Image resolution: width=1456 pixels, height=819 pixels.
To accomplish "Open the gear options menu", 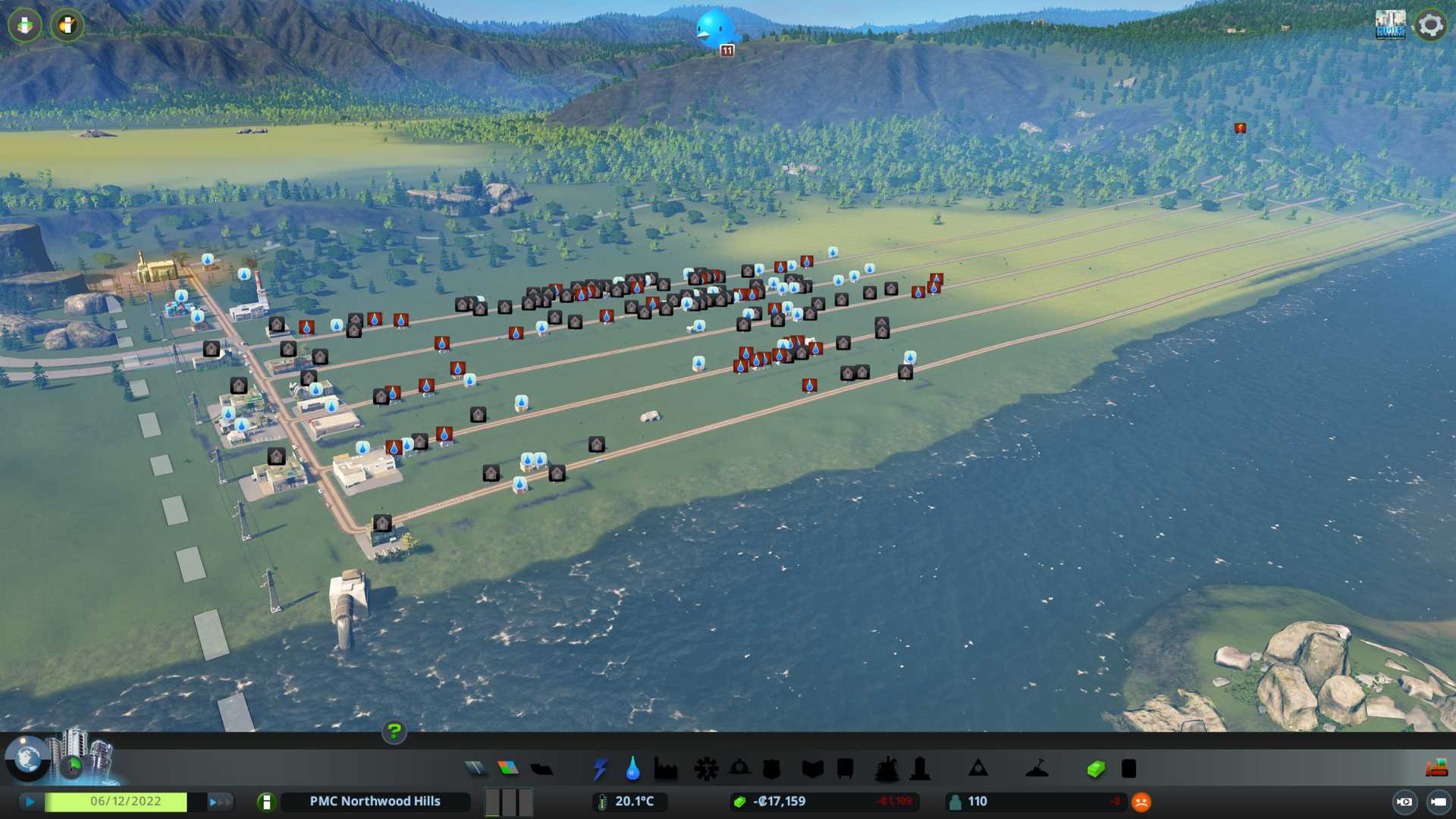I will (1430, 25).
